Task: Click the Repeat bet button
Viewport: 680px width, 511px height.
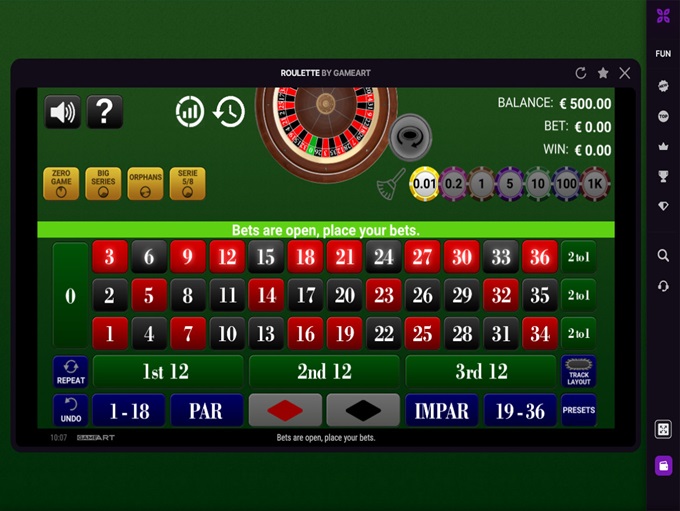Action: point(71,372)
